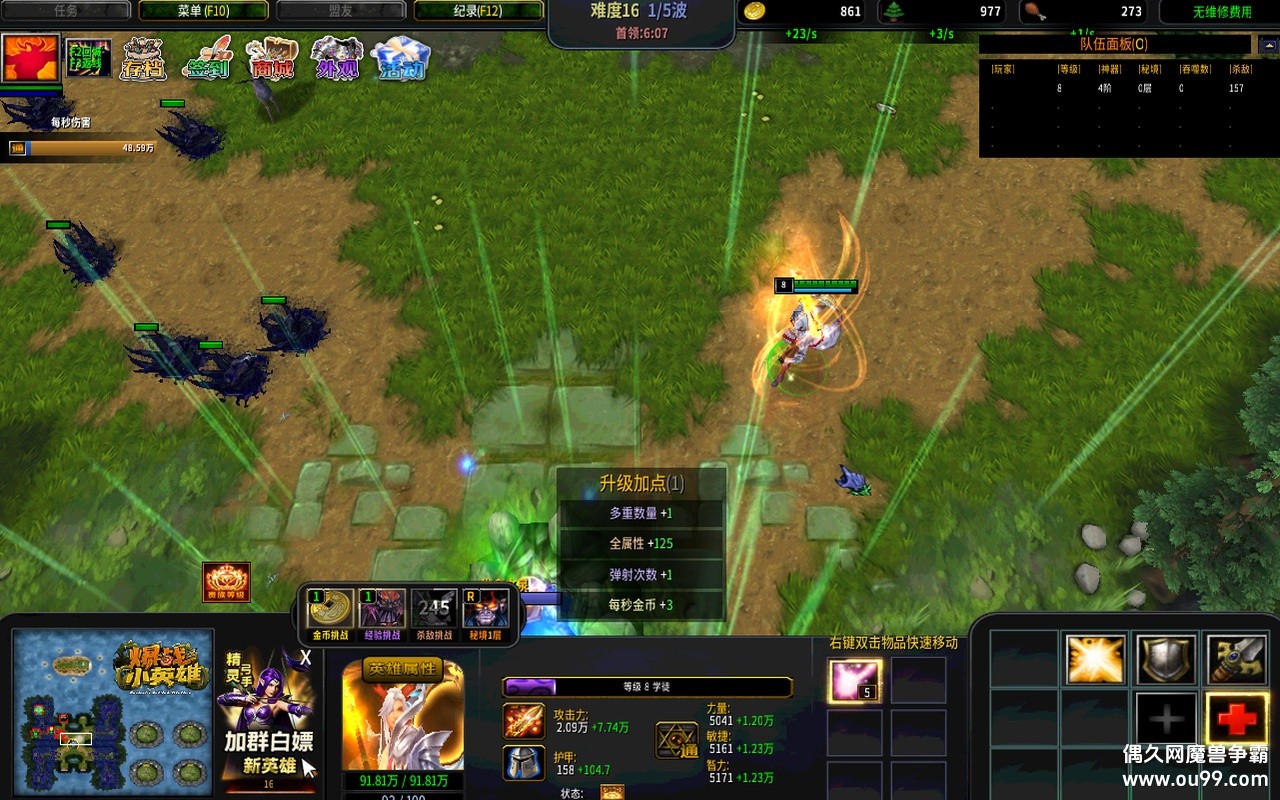1280x800 pixels.
Task: Open the 菜单 (F10) menu
Action: coord(203,11)
